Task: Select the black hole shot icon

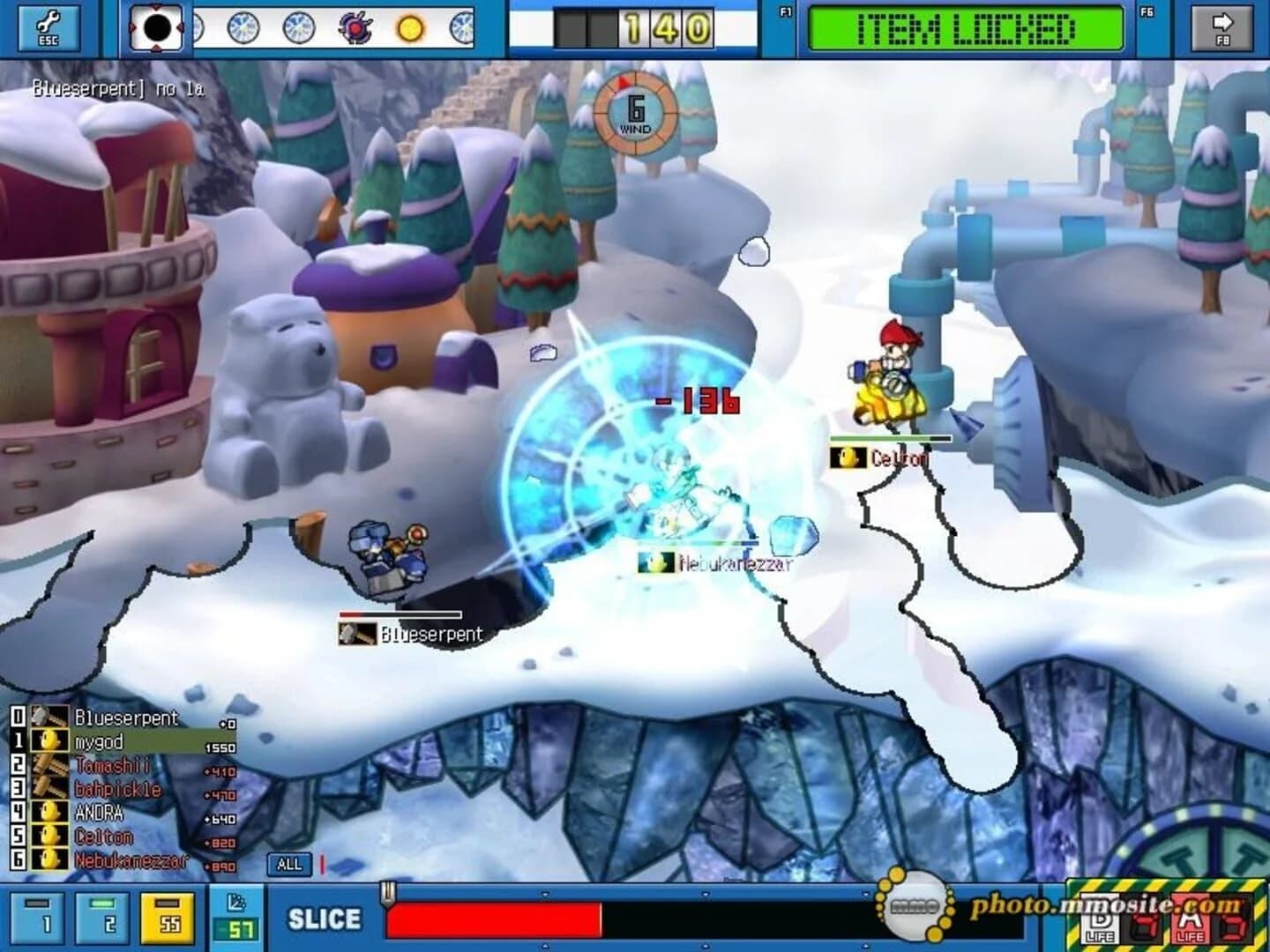Action: pyautogui.click(x=156, y=26)
